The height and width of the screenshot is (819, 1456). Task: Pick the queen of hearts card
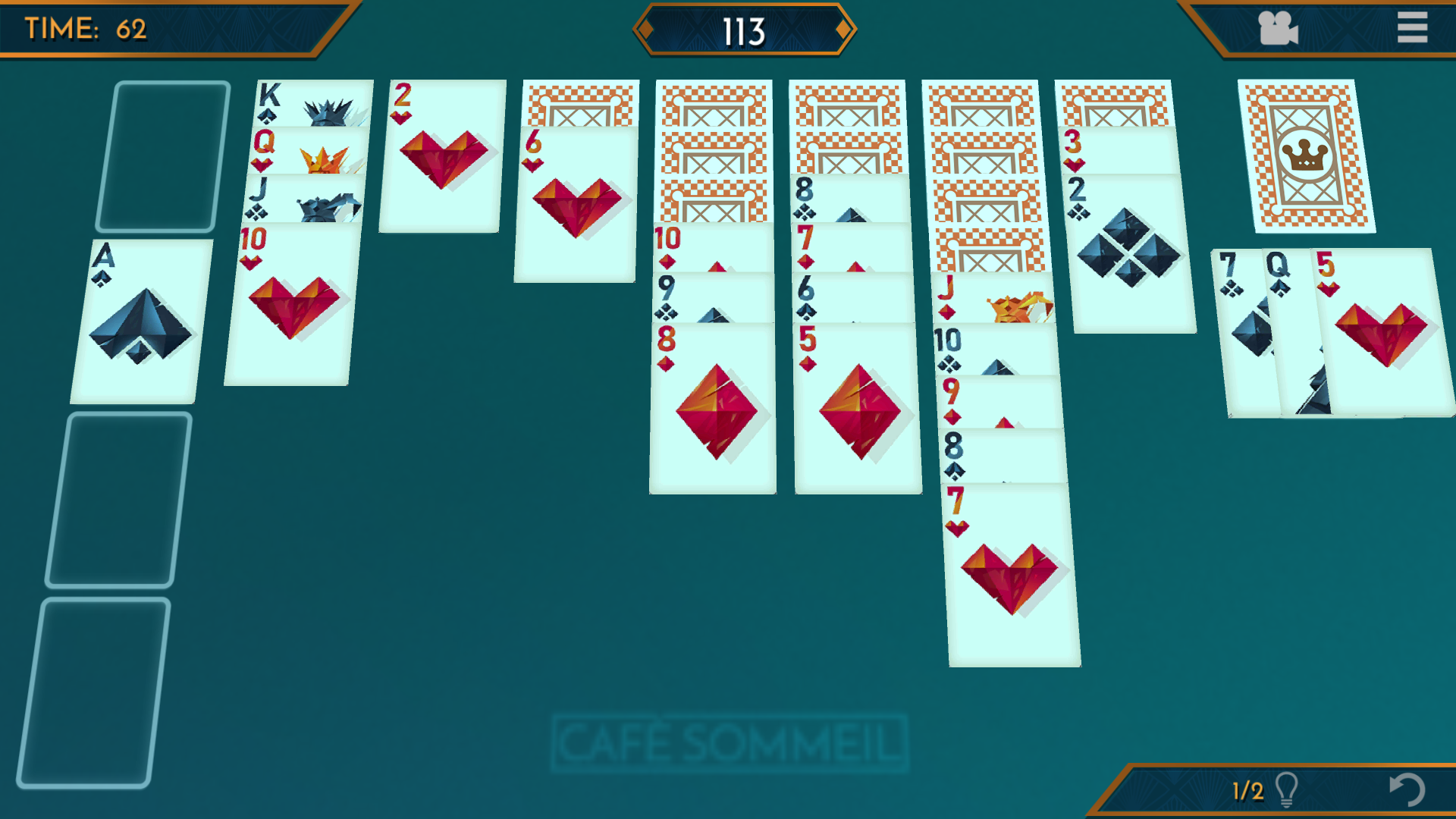click(x=307, y=150)
